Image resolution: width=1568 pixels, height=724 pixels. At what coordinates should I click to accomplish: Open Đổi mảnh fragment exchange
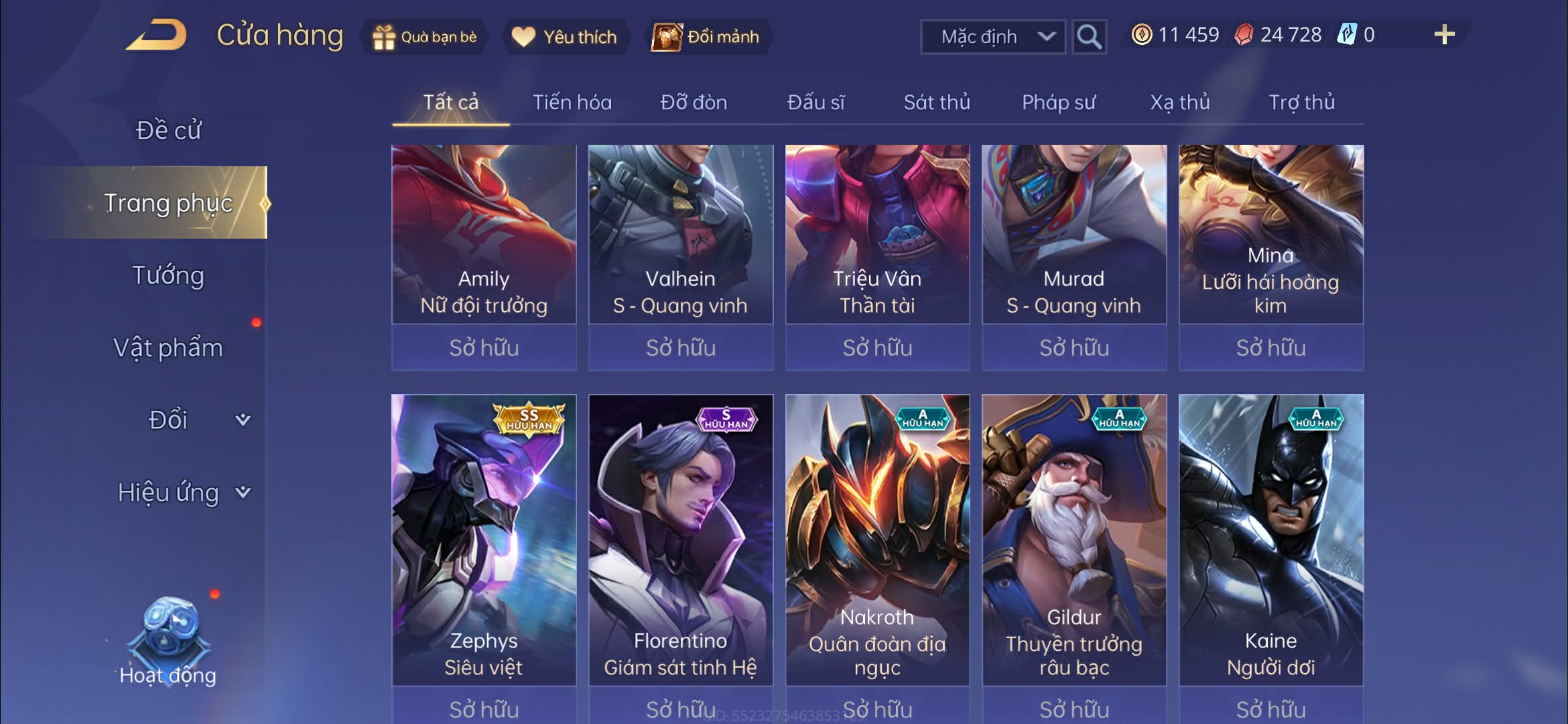coord(708,37)
